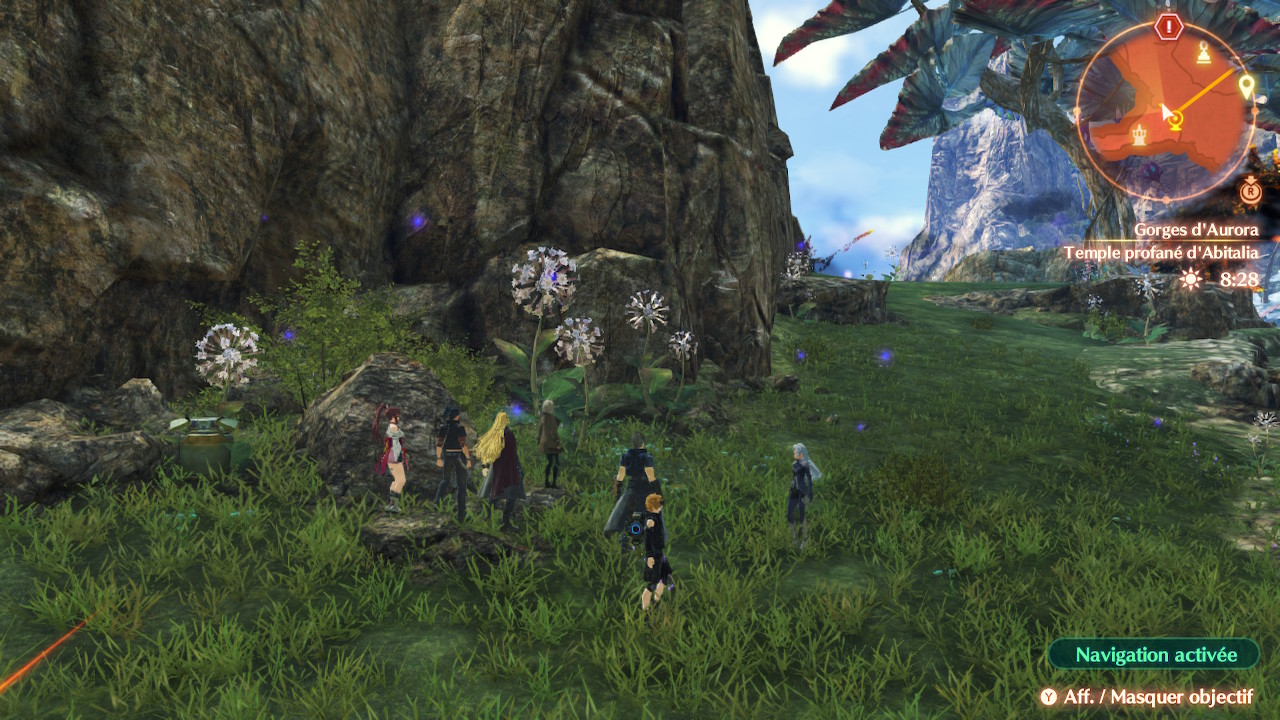Toggle 'Aff. / Masquer objectif' option
1280x720 pixels.
tap(1146, 697)
